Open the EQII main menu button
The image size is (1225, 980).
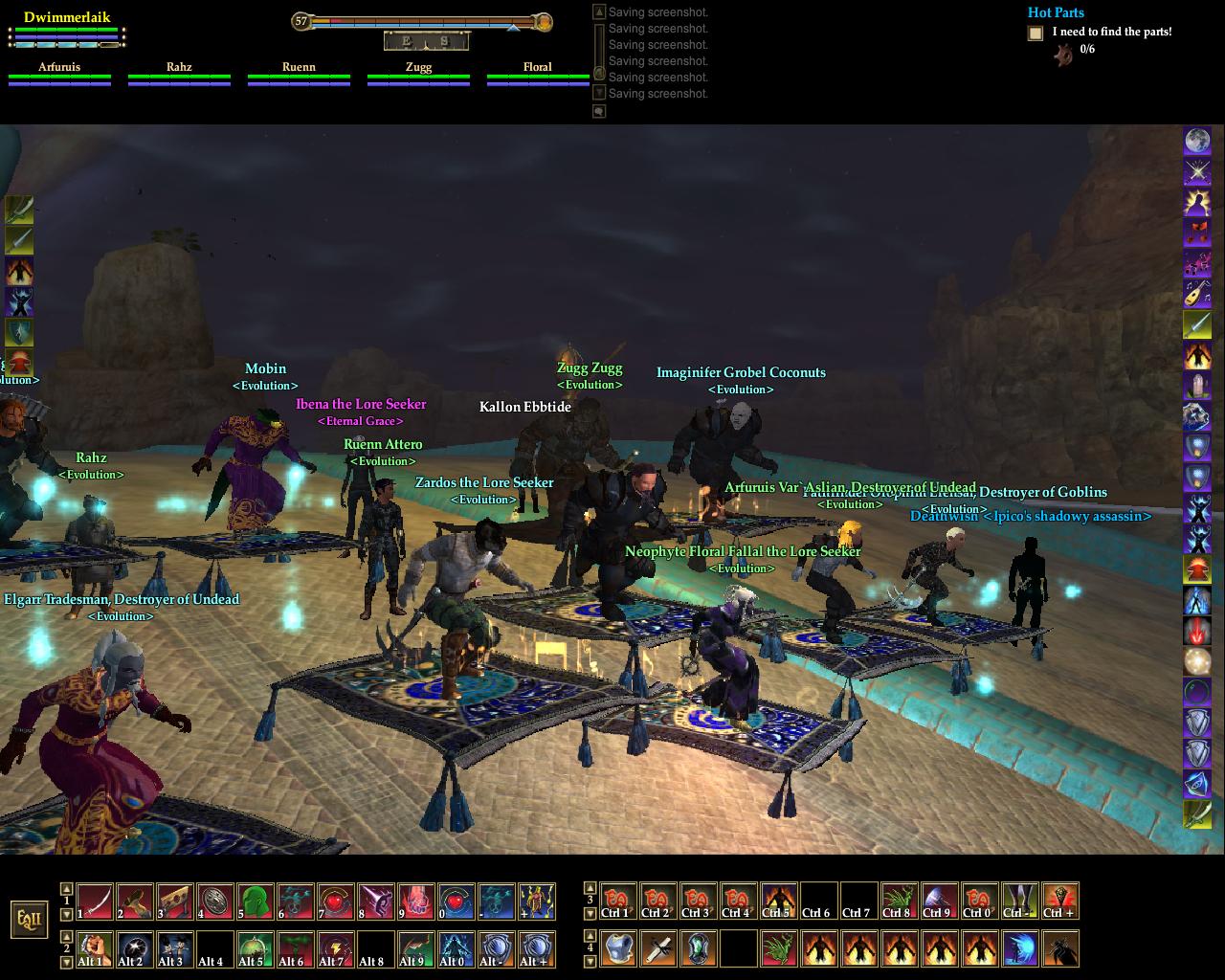click(x=28, y=920)
